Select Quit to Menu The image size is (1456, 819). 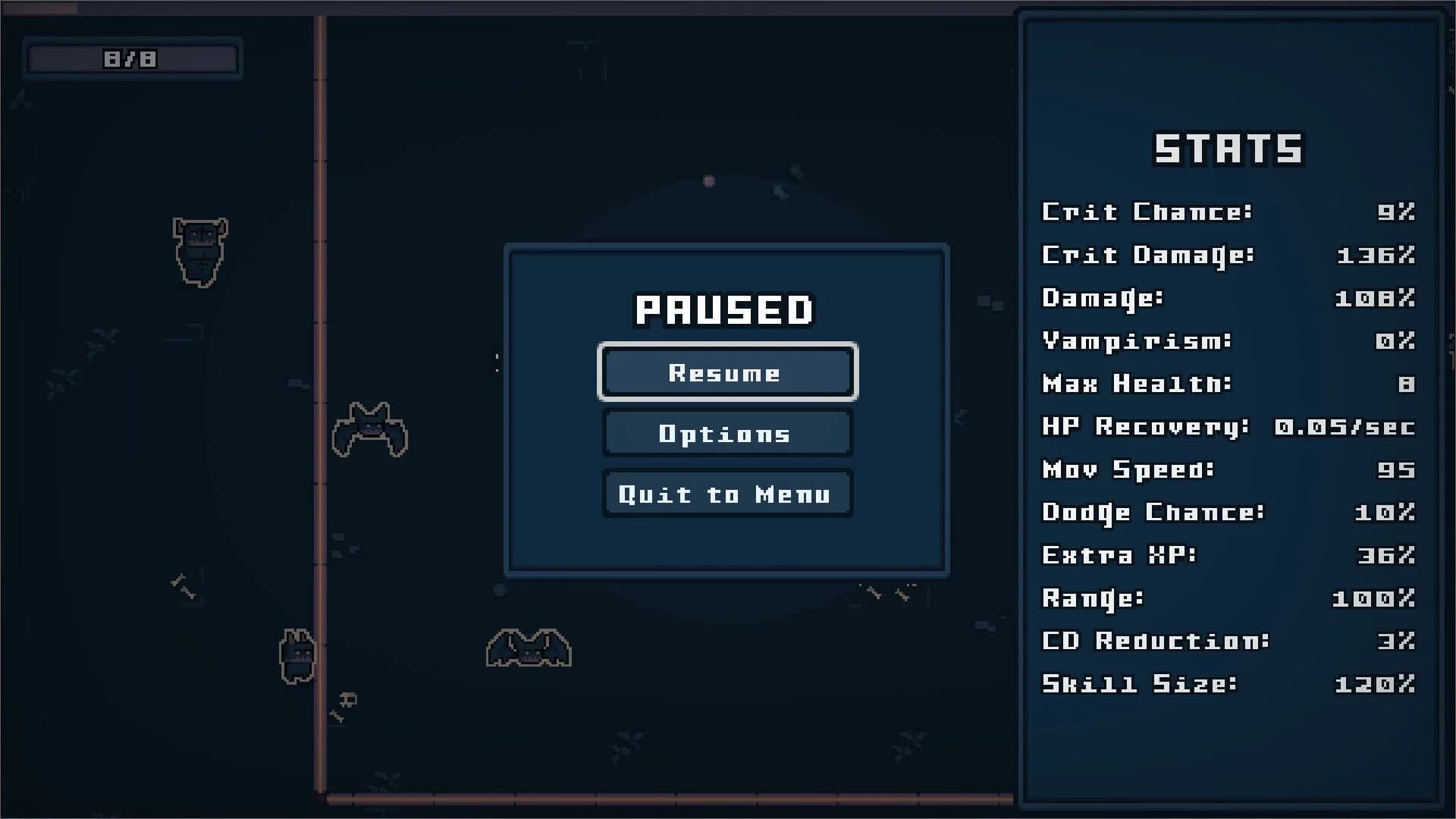click(726, 494)
